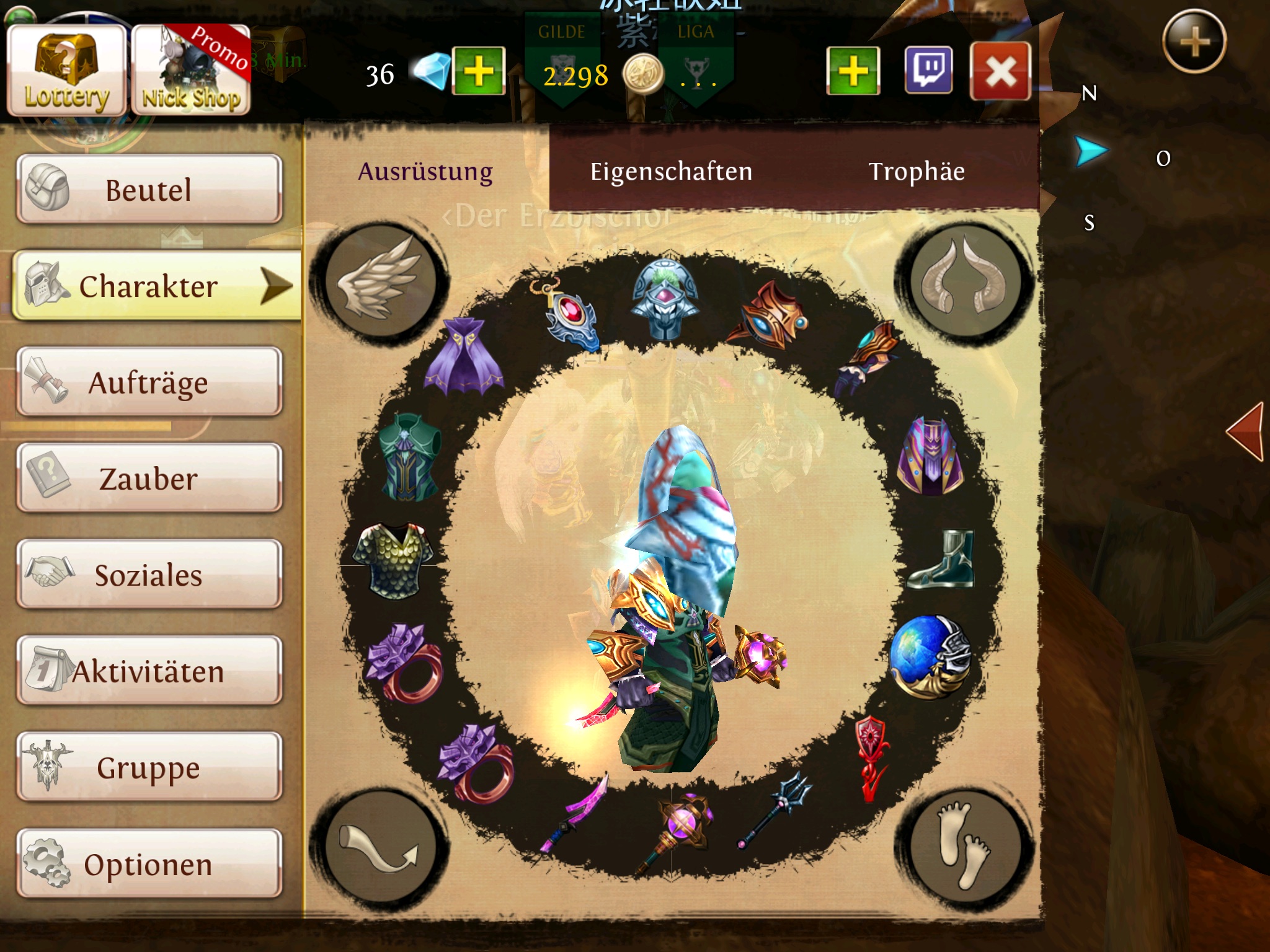Switch to the Eigenschaften tab
1270x952 pixels.
pos(671,171)
